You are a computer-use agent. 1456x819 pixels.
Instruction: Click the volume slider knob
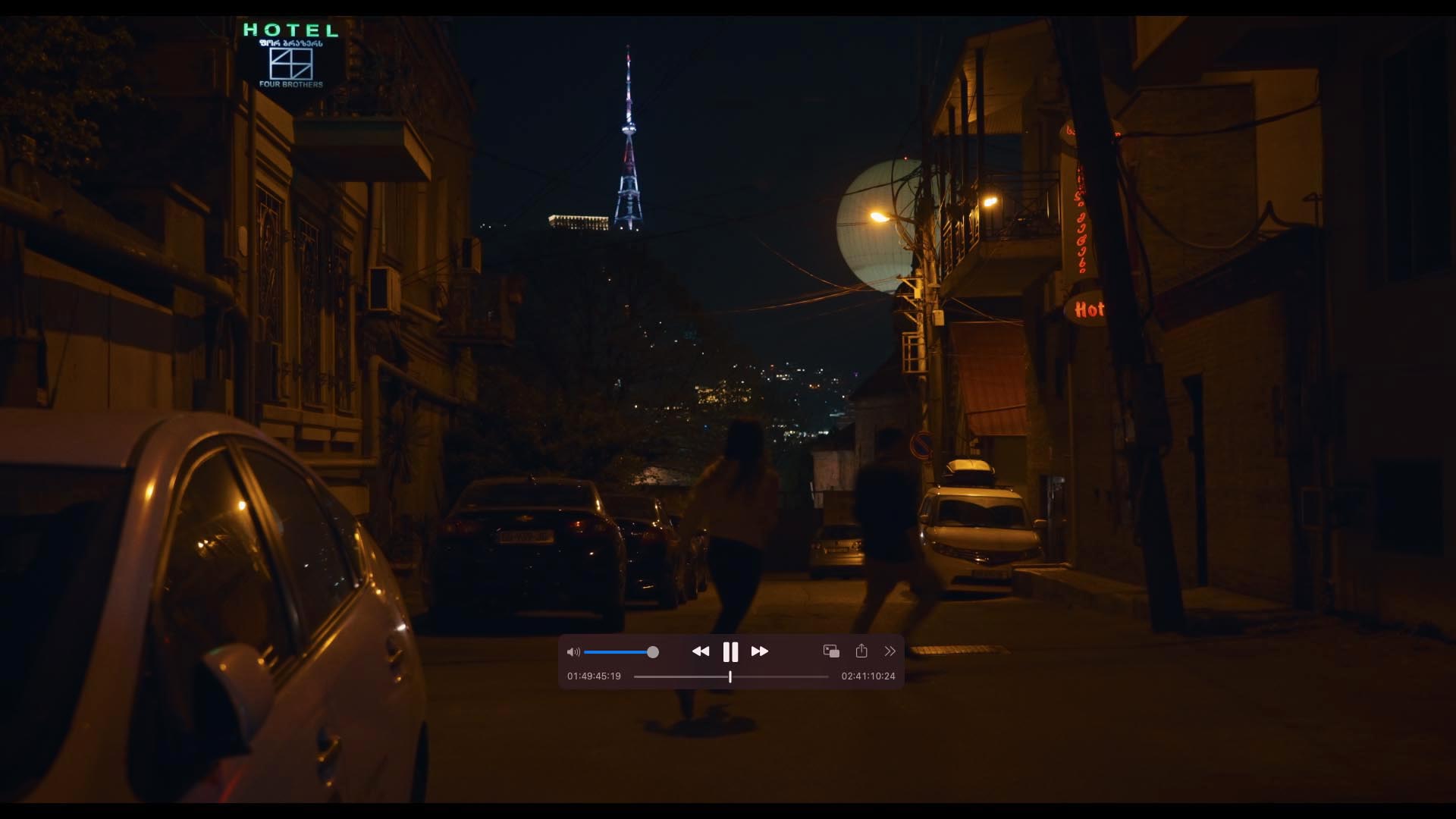click(653, 652)
